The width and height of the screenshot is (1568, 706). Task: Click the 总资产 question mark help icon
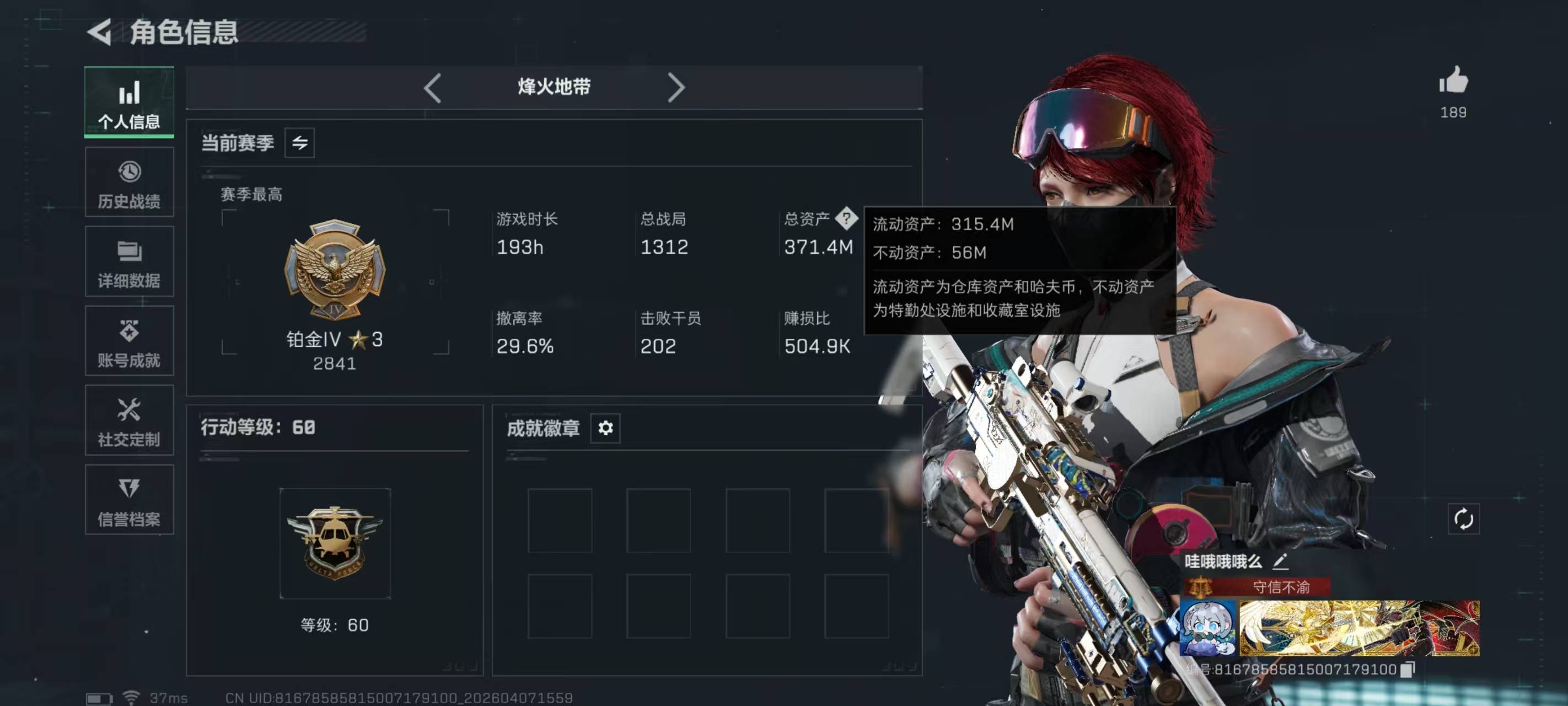846,218
